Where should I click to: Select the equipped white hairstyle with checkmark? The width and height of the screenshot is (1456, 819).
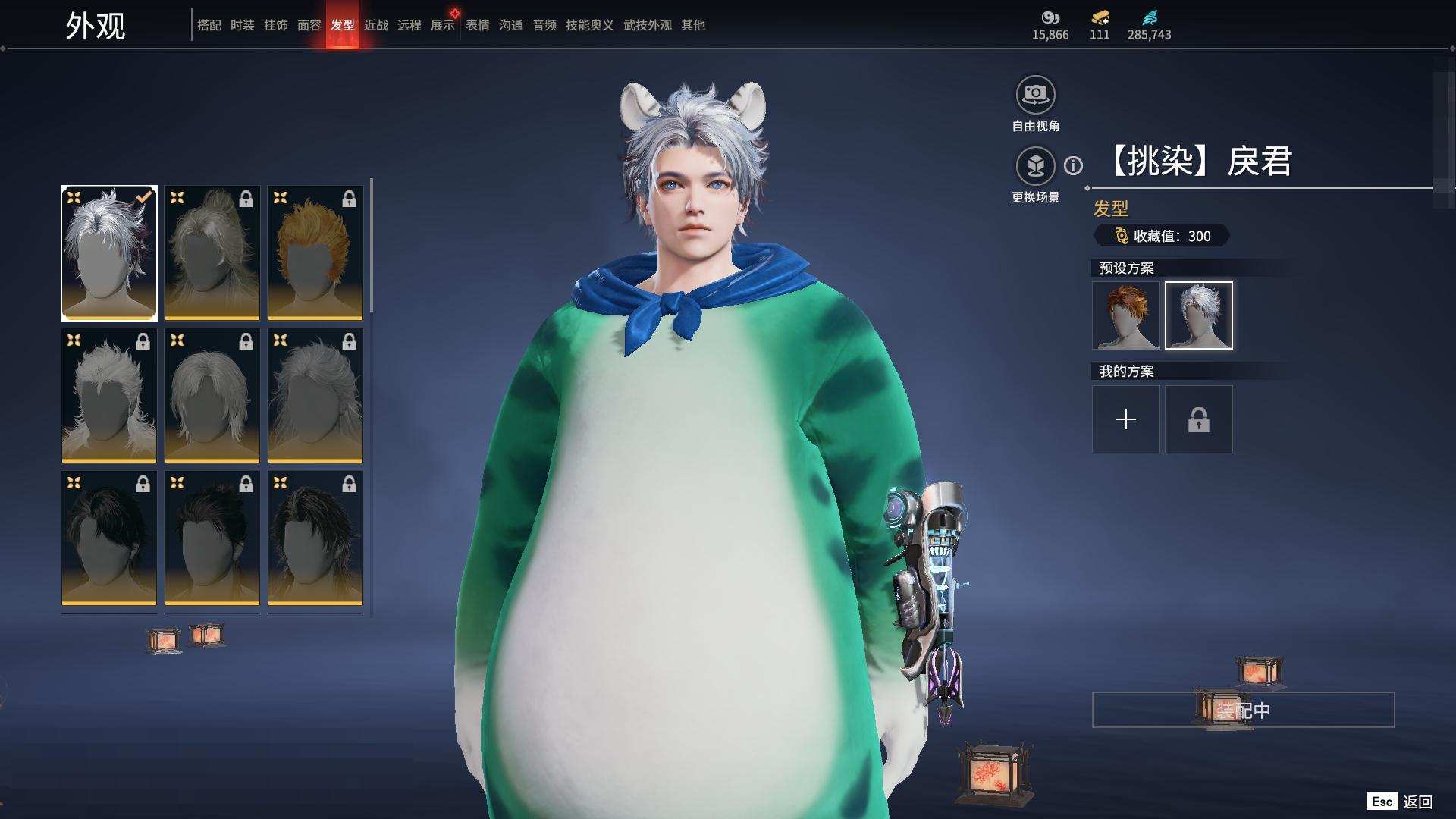click(x=109, y=253)
